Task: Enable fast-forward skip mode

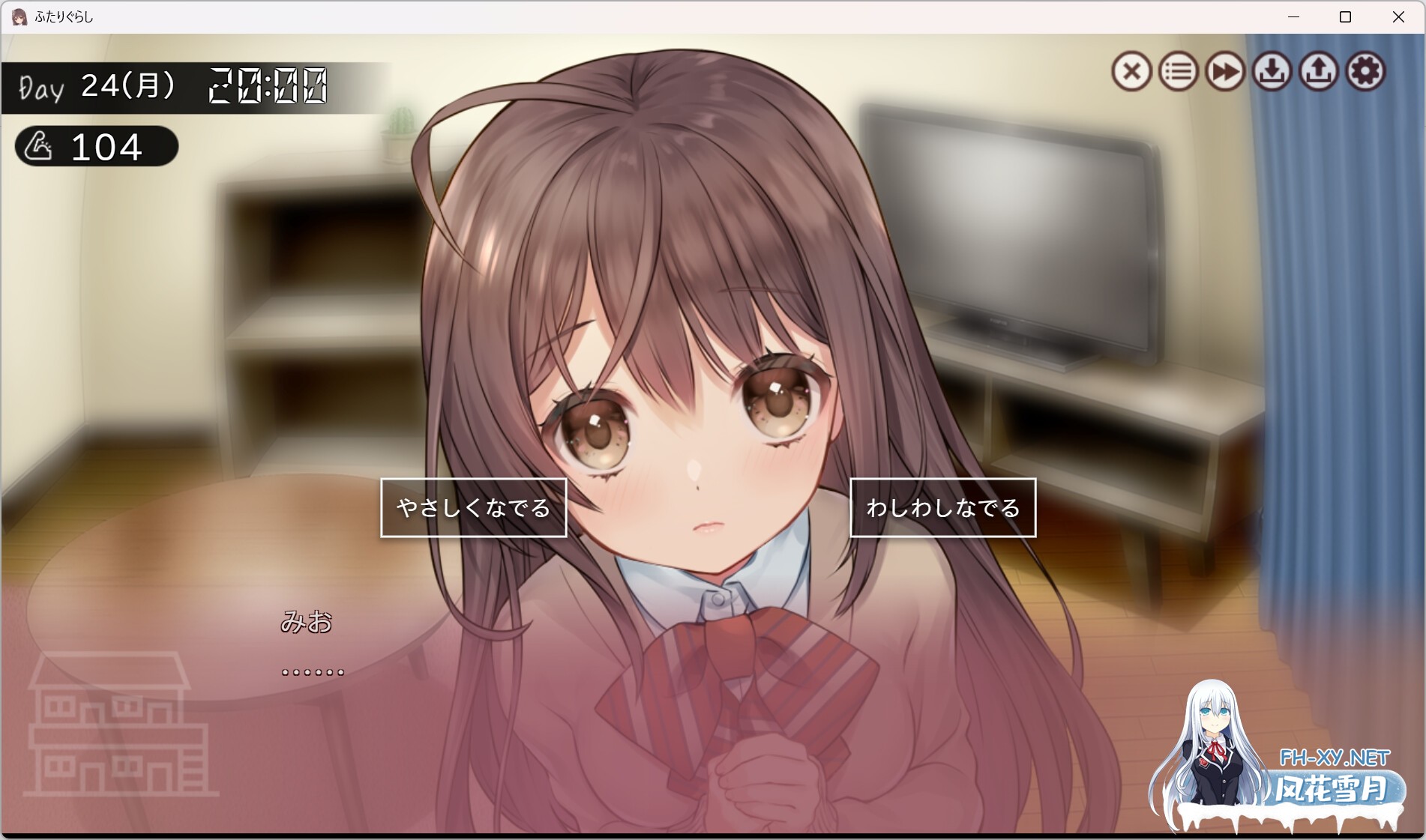Action: click(x=1225, y=72)
